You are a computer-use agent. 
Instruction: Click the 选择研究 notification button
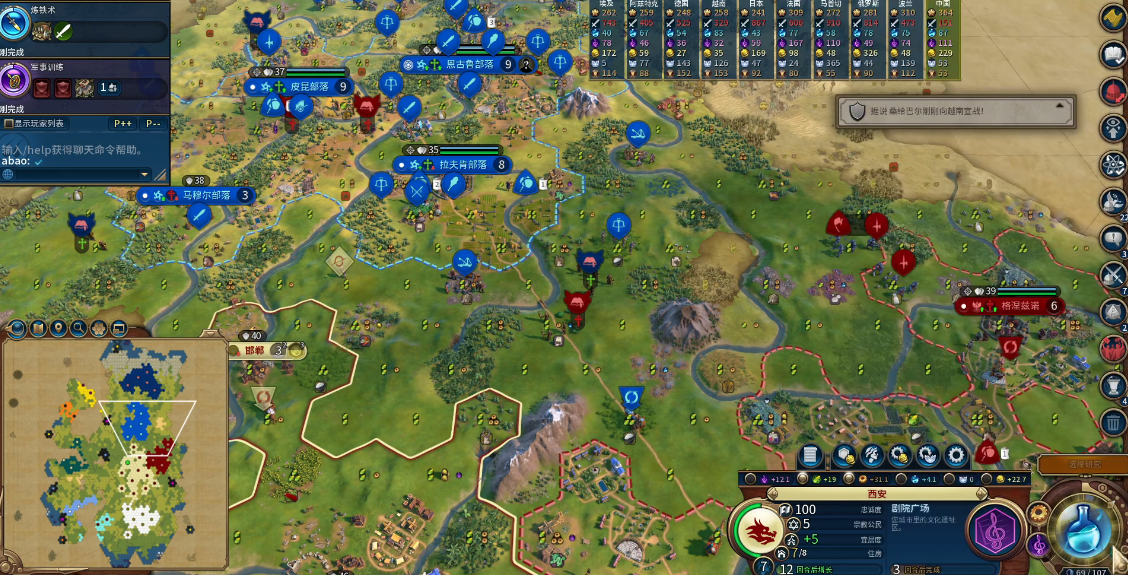(1083, 464)
